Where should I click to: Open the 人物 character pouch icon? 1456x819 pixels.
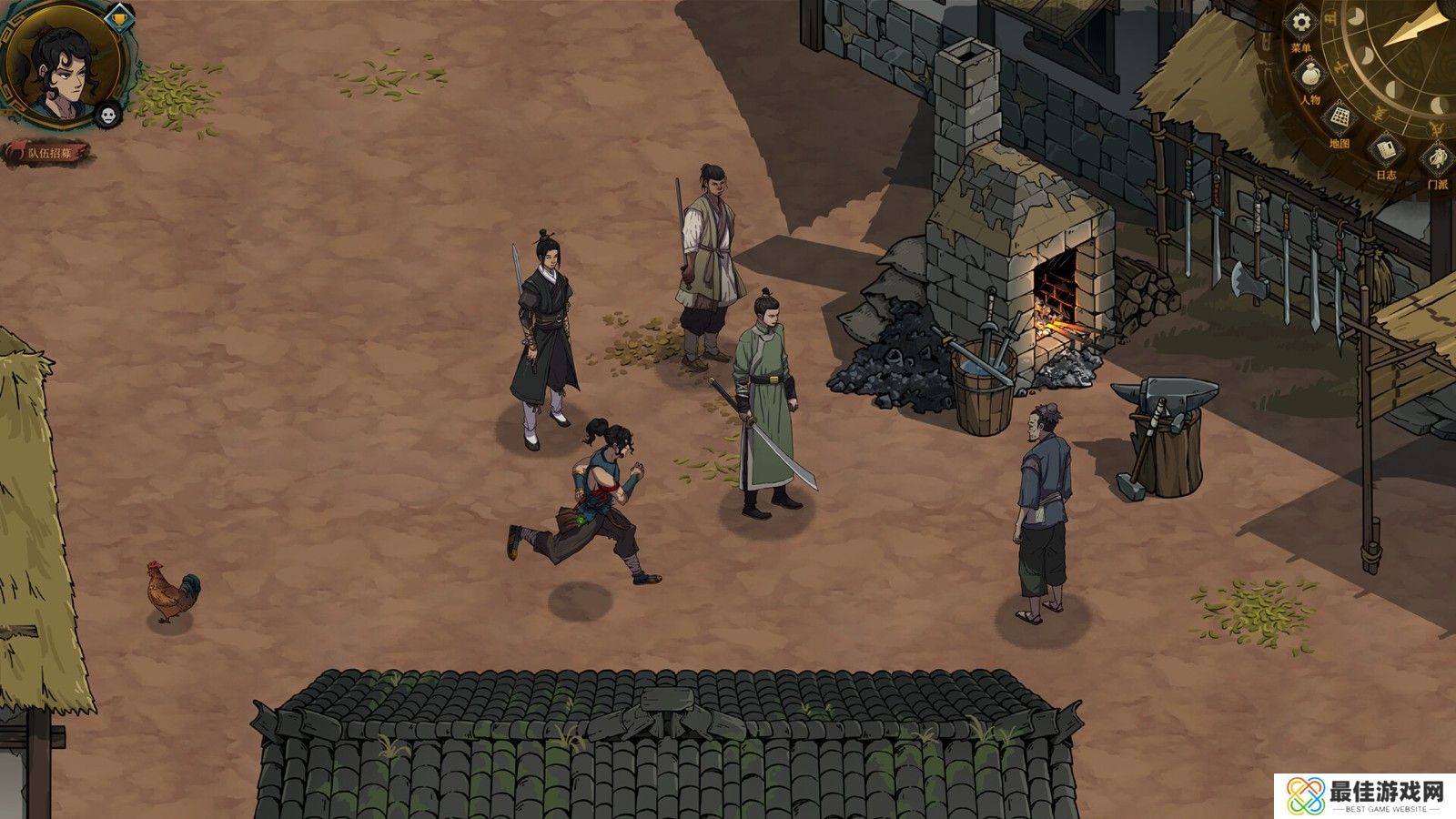(1310, 75)
